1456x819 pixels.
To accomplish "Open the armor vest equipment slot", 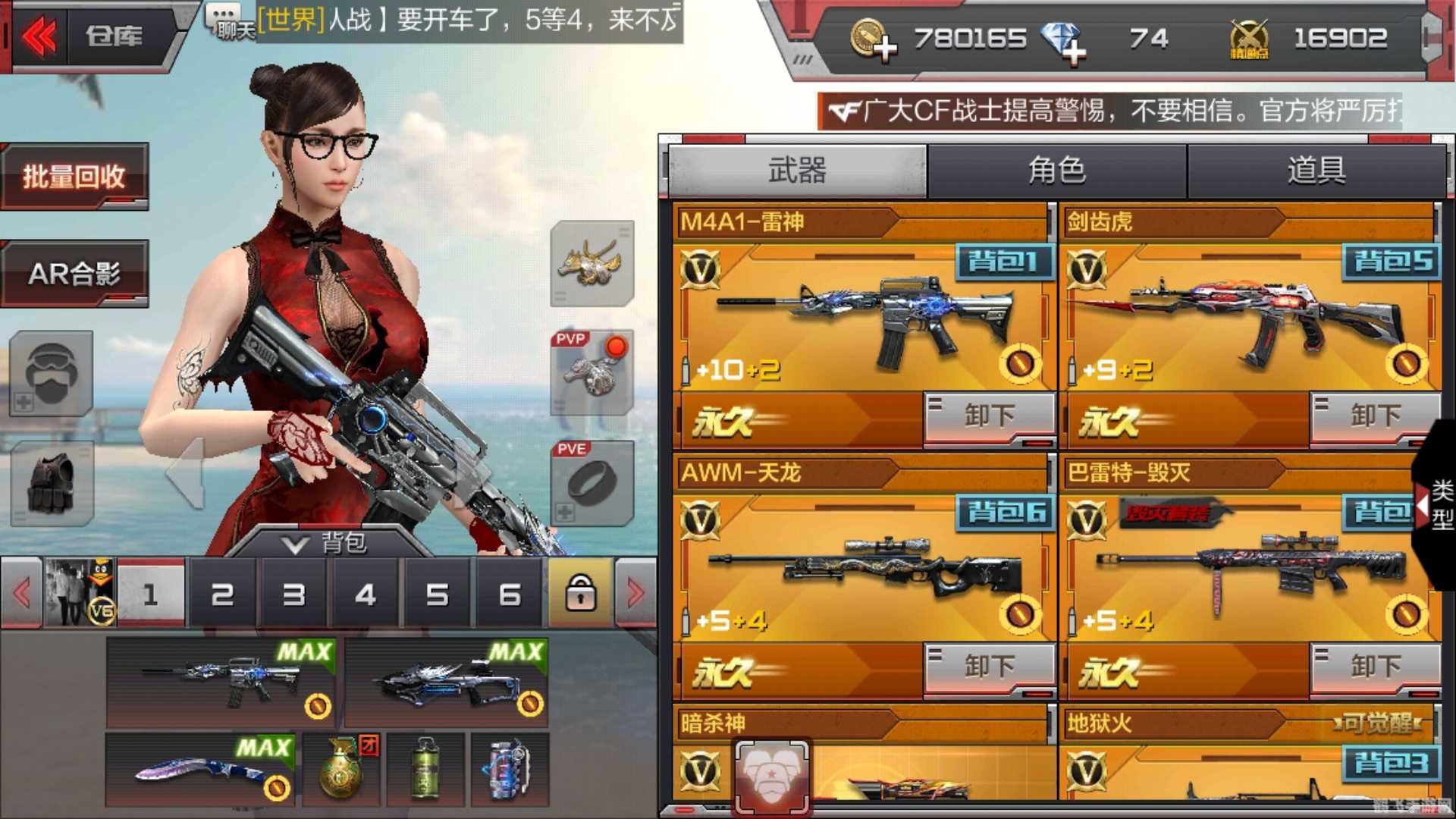I will point(50,482).
